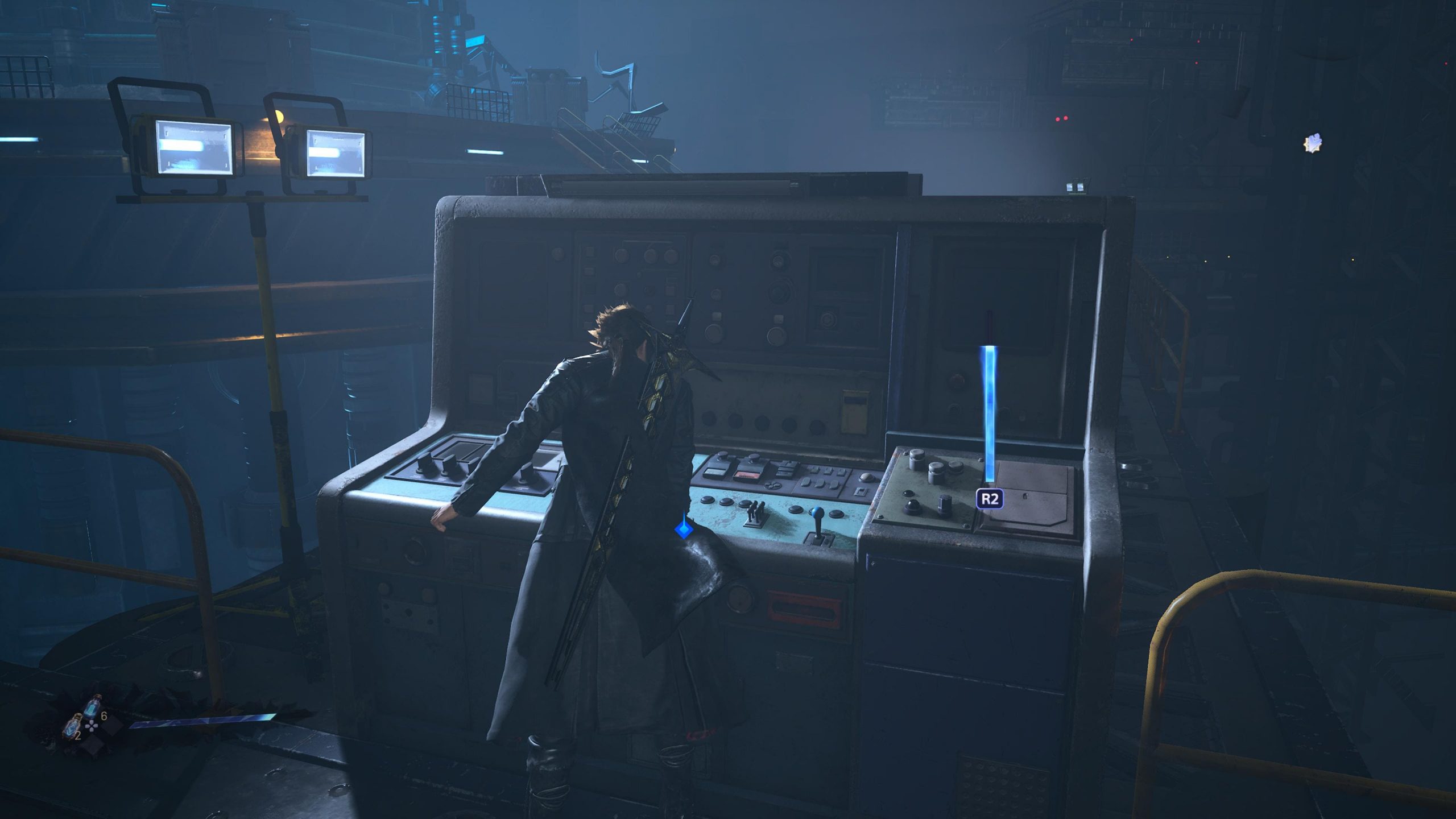The height and width of the screenshot is (819, 1456).
Task: Use the high potion shortcut holding 2
Action: [x=71, y=726]
